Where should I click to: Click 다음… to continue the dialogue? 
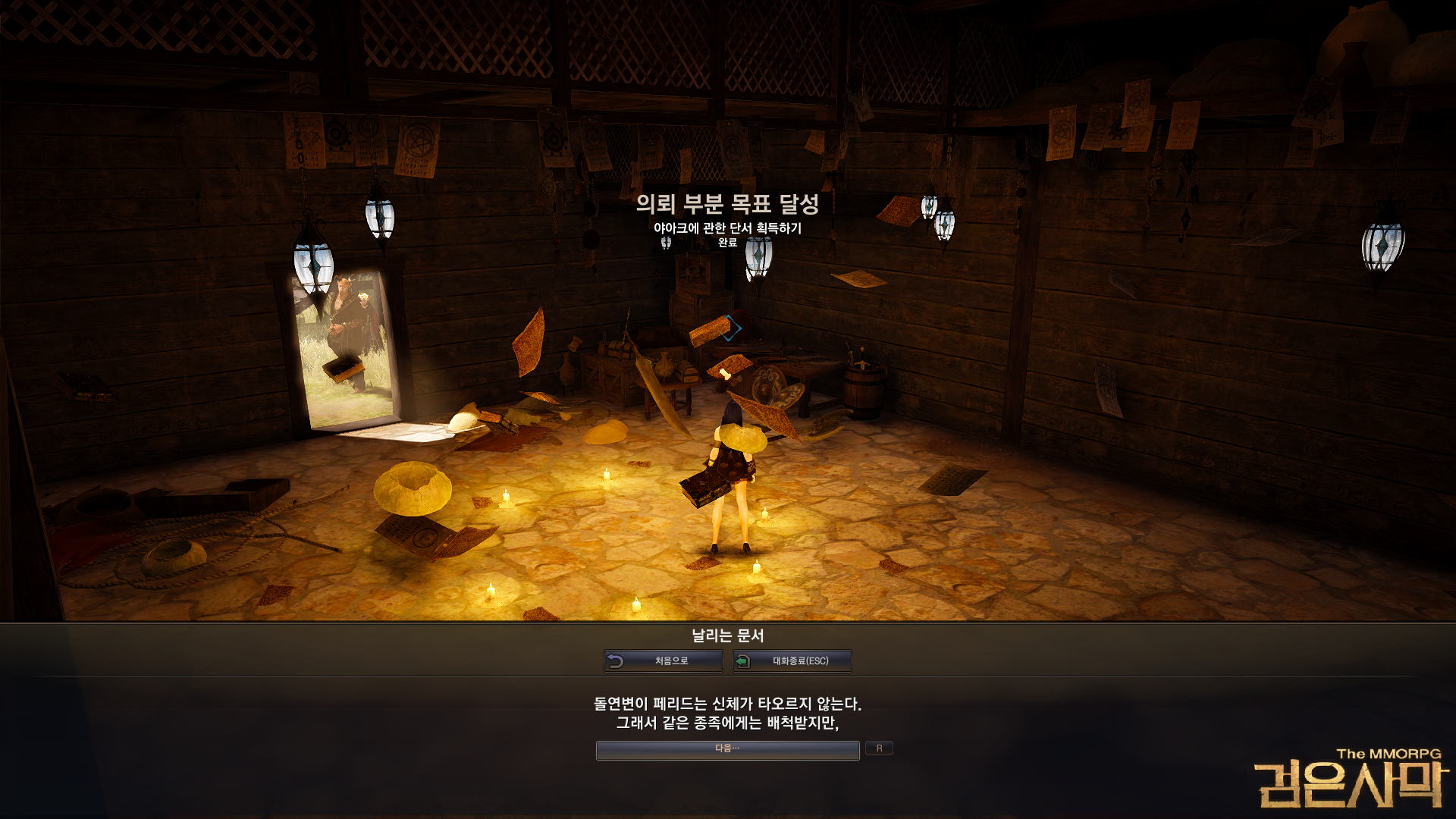click(727, 750)
